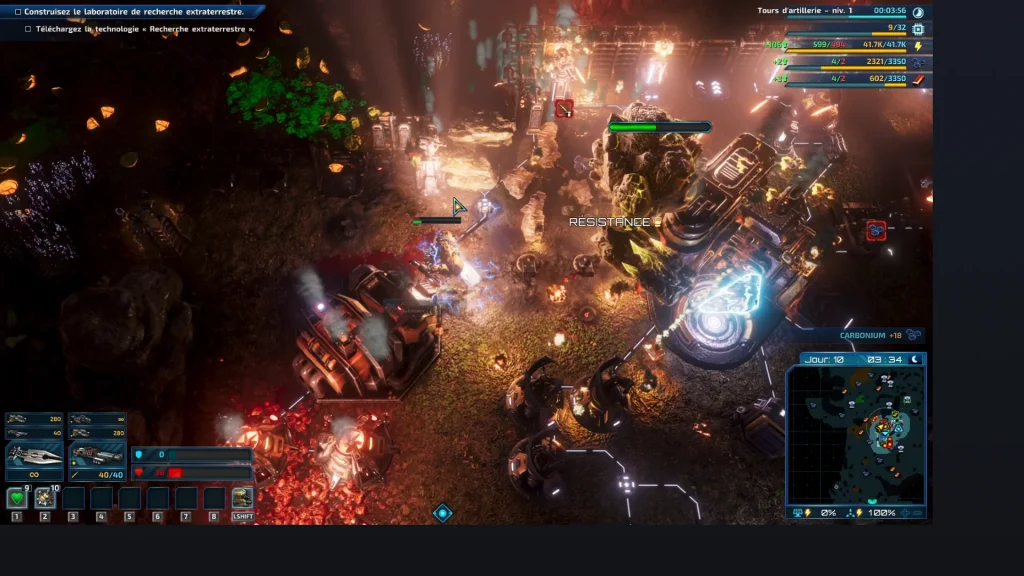Select the red ironium ingot resource icon
This screenshot has width=1024, height=576.
tap(918, 78)
